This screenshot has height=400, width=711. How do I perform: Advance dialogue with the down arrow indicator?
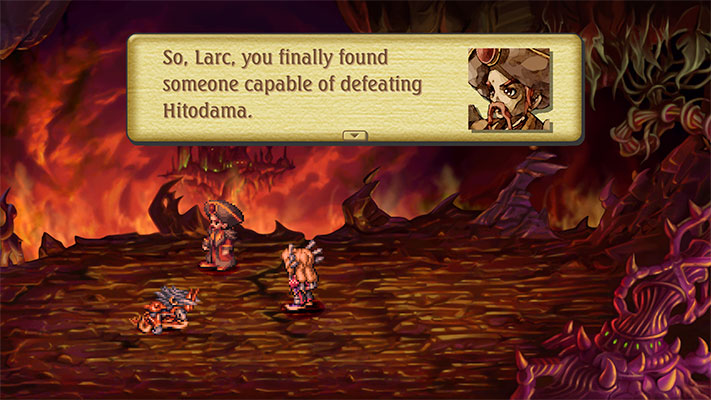[355, 135]
